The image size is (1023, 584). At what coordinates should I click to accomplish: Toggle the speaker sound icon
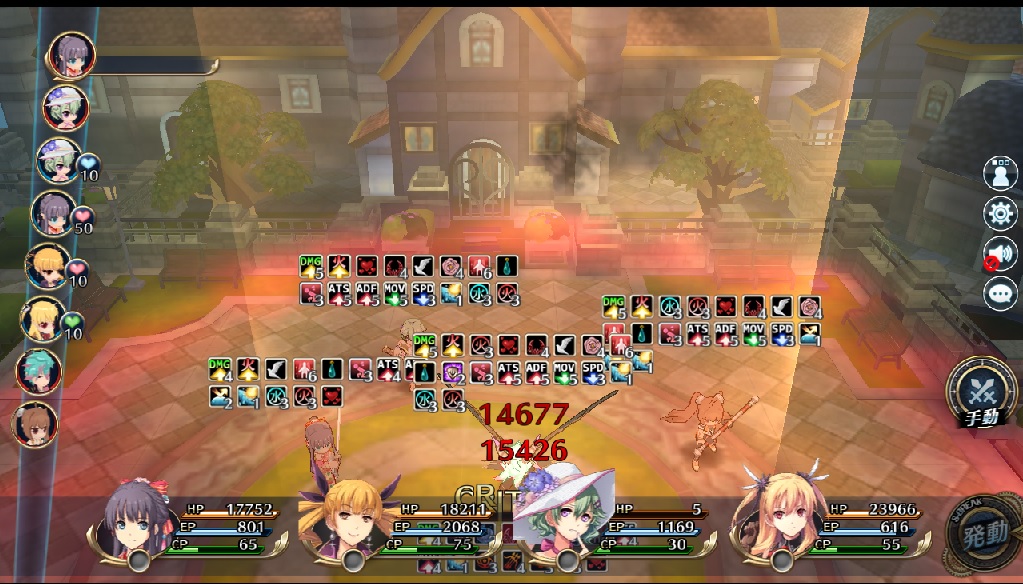pos(999,253)
